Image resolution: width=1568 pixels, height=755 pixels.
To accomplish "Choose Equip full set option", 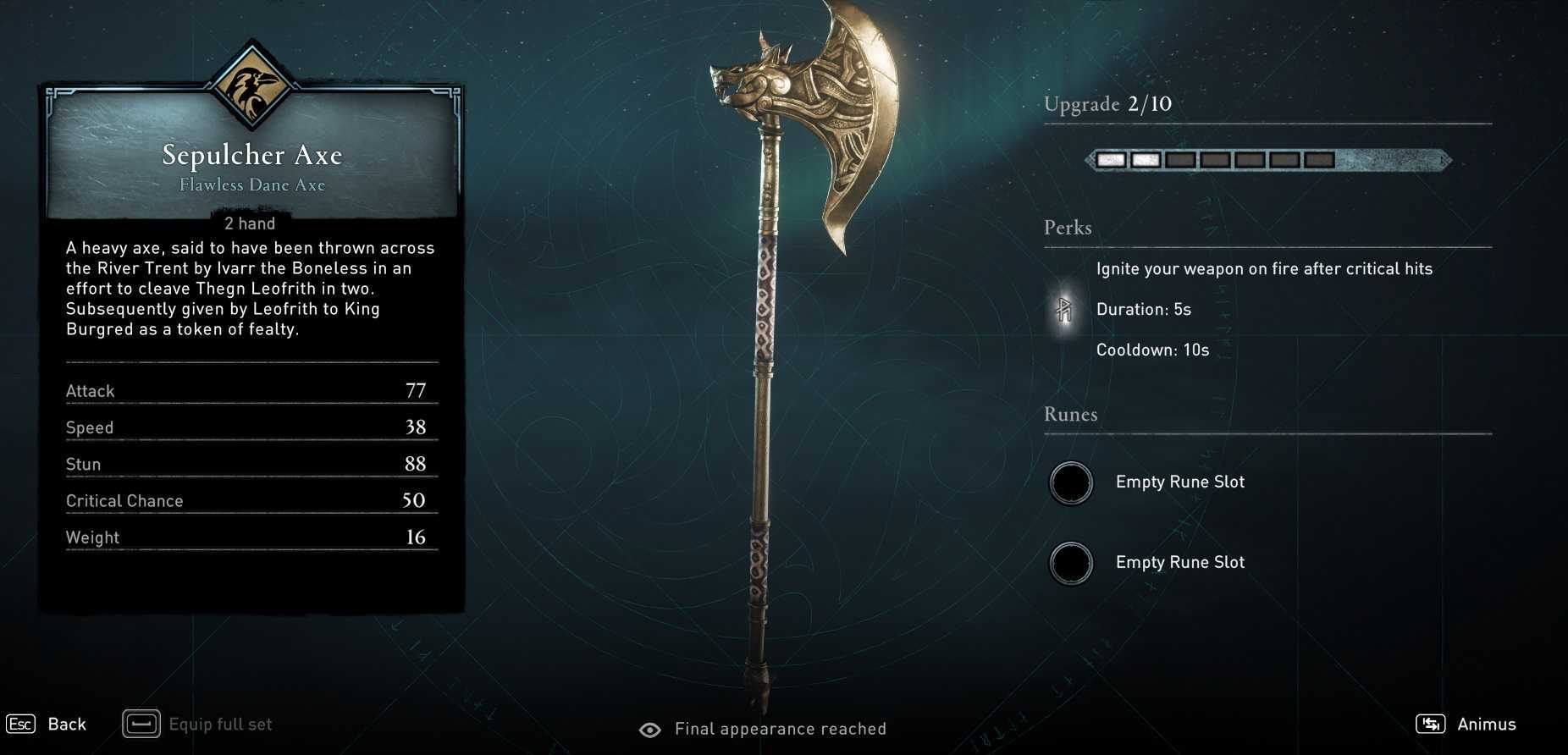I will pos(200,725).
